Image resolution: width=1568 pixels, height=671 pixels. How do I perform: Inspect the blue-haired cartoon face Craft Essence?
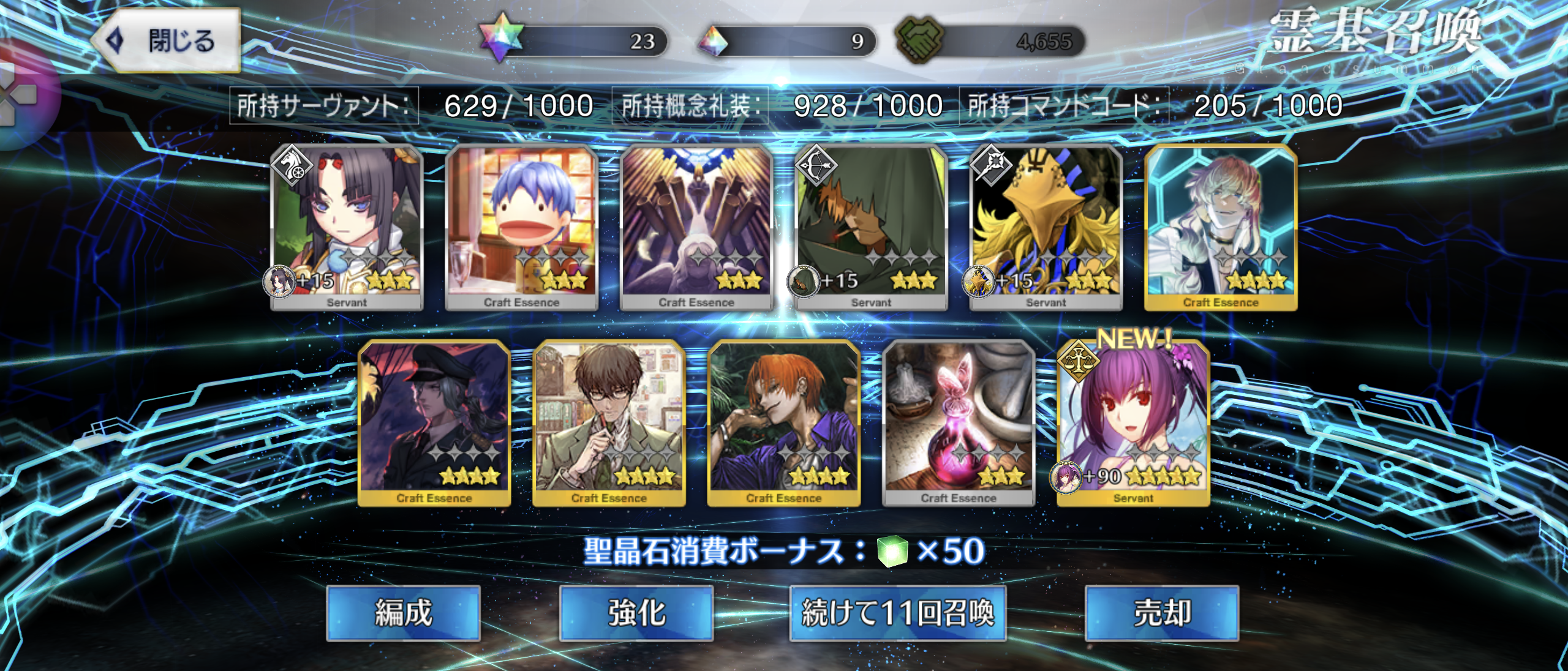point(521,227)
